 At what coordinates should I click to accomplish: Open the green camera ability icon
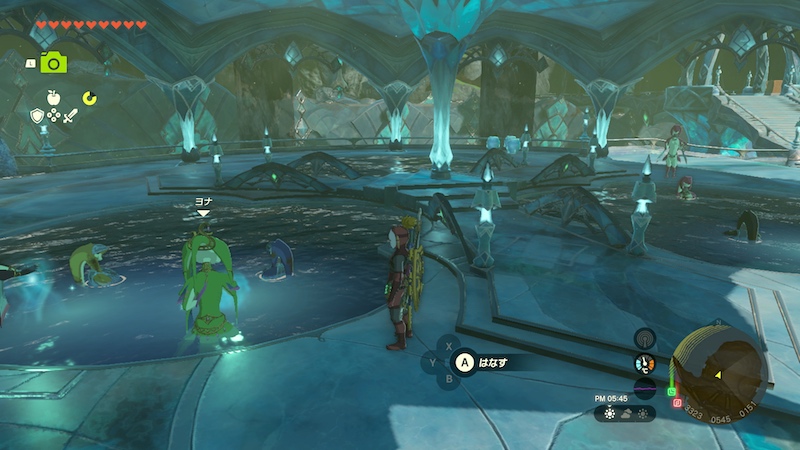[x=53, y=62]
